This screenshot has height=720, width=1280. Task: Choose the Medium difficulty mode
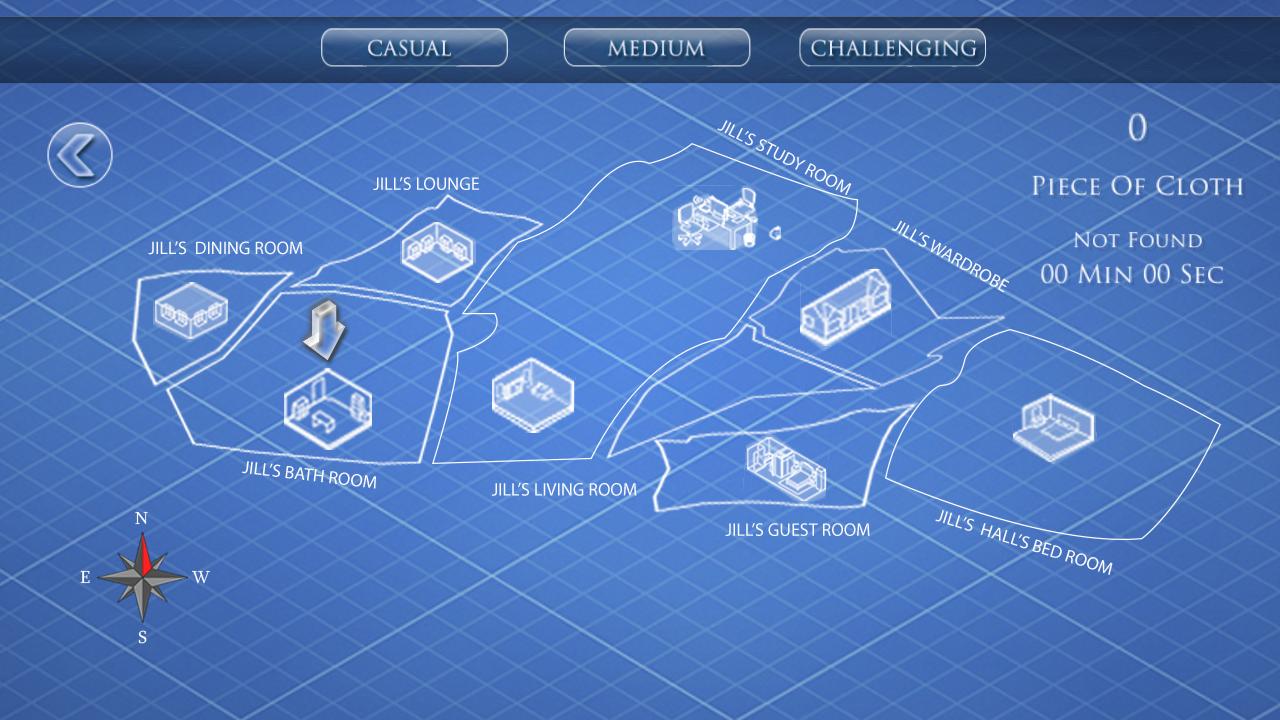(656, 47)
